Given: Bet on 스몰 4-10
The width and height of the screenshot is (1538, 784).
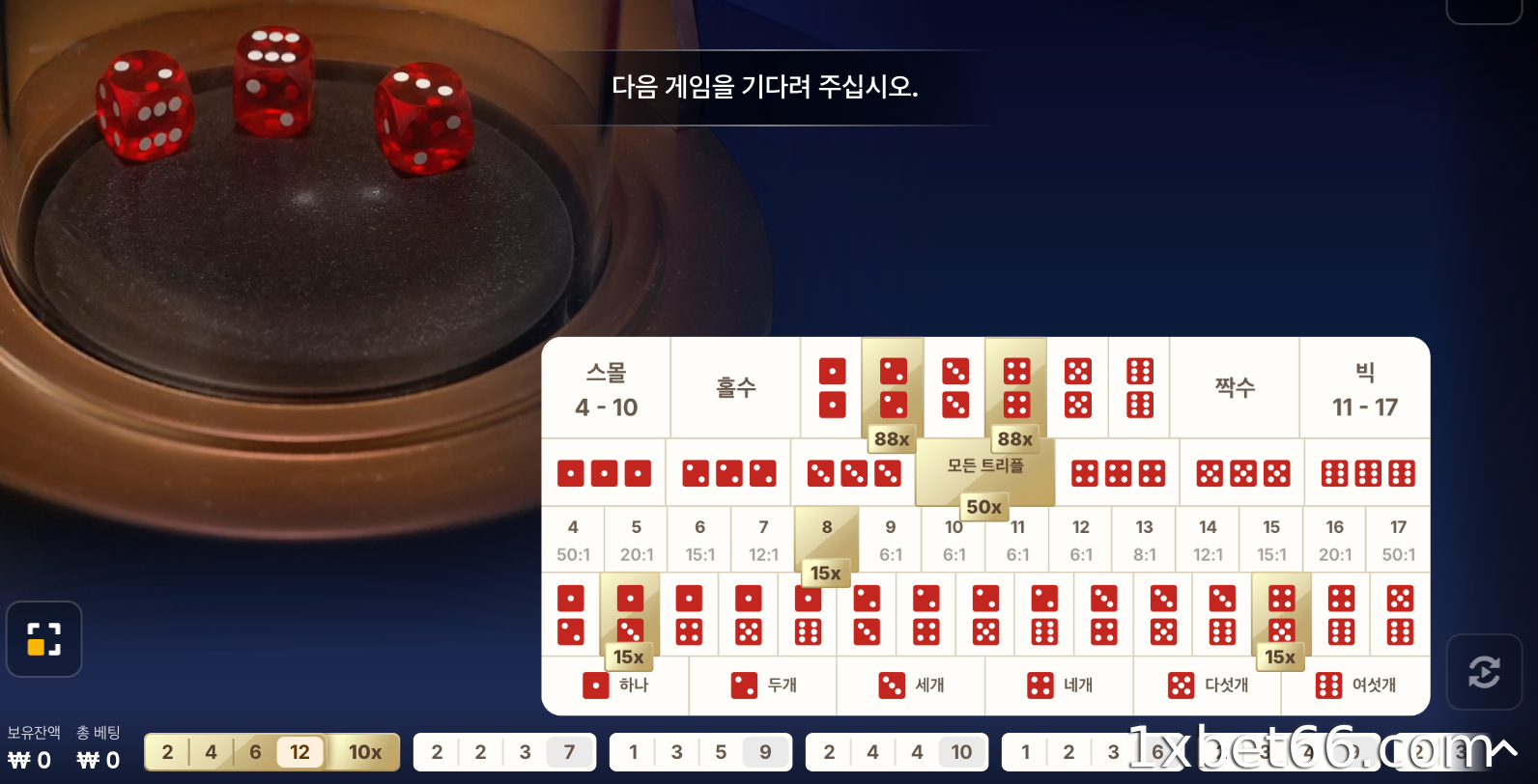Looking at the screenshot, I should [x=606, y=386].
